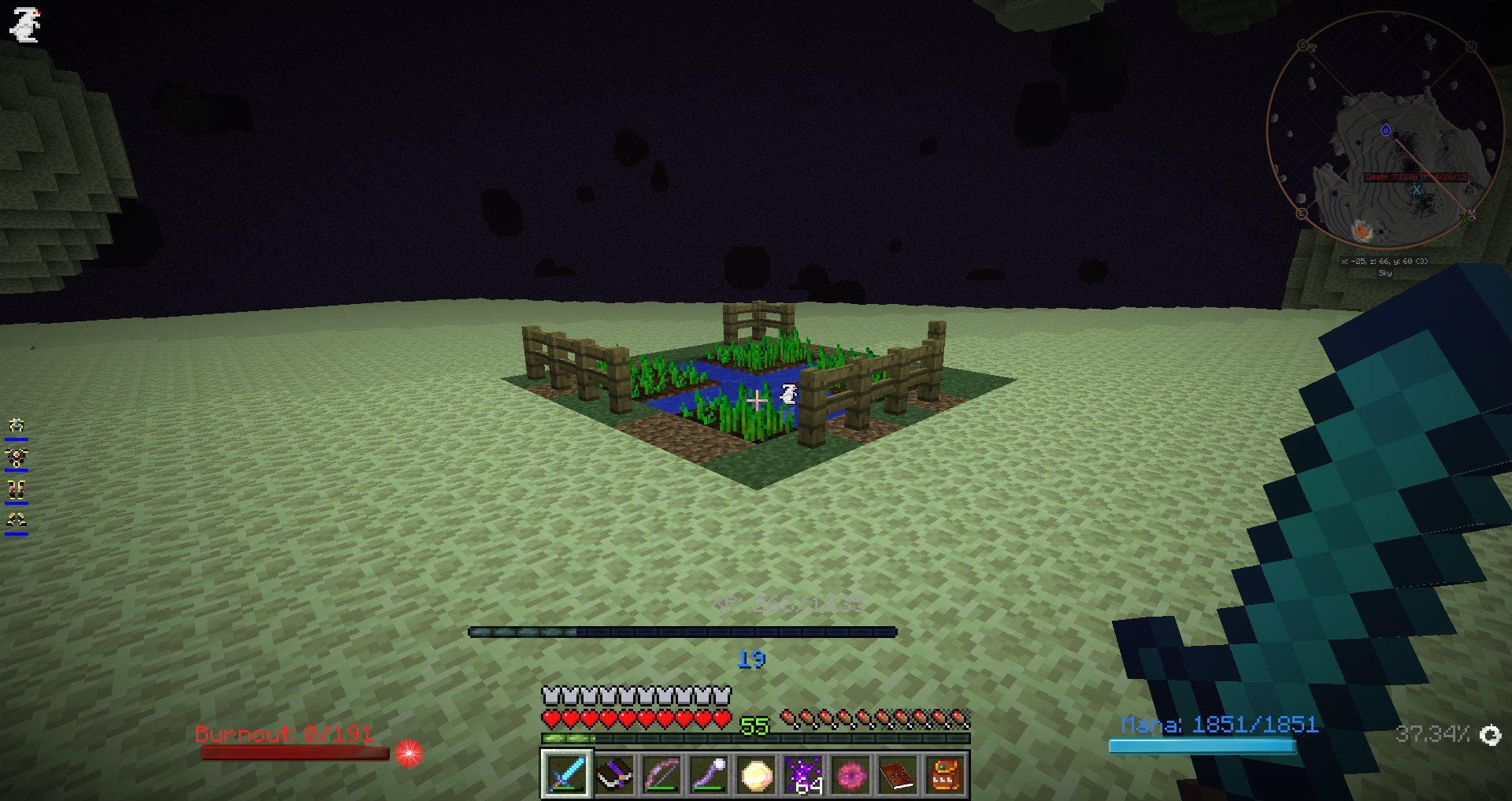Click the cyan X marker on minimap
The height and width of the screenshot is (801, 1512).
[1417, 190]
